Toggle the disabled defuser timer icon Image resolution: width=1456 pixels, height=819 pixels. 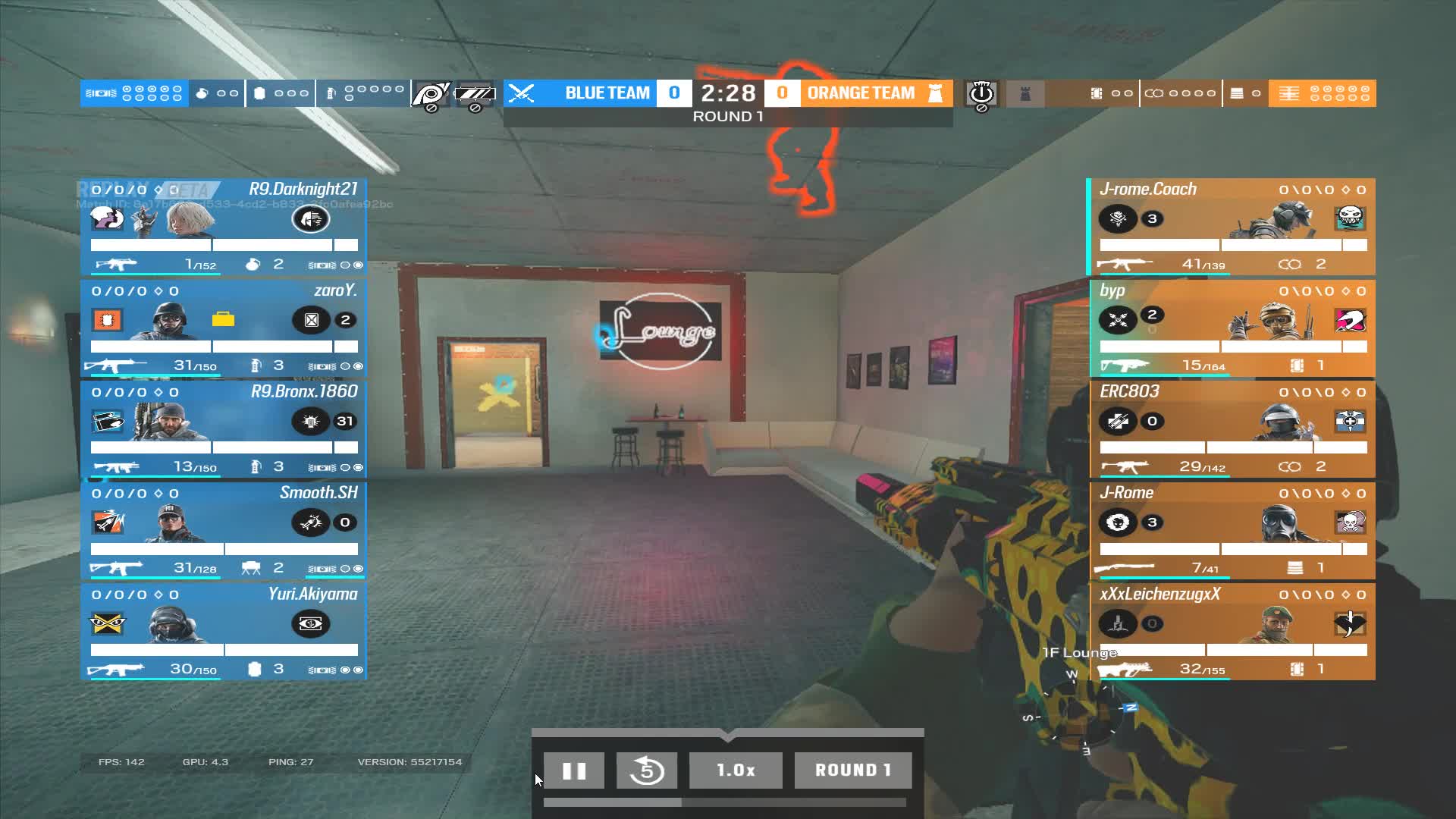(981, 93)
